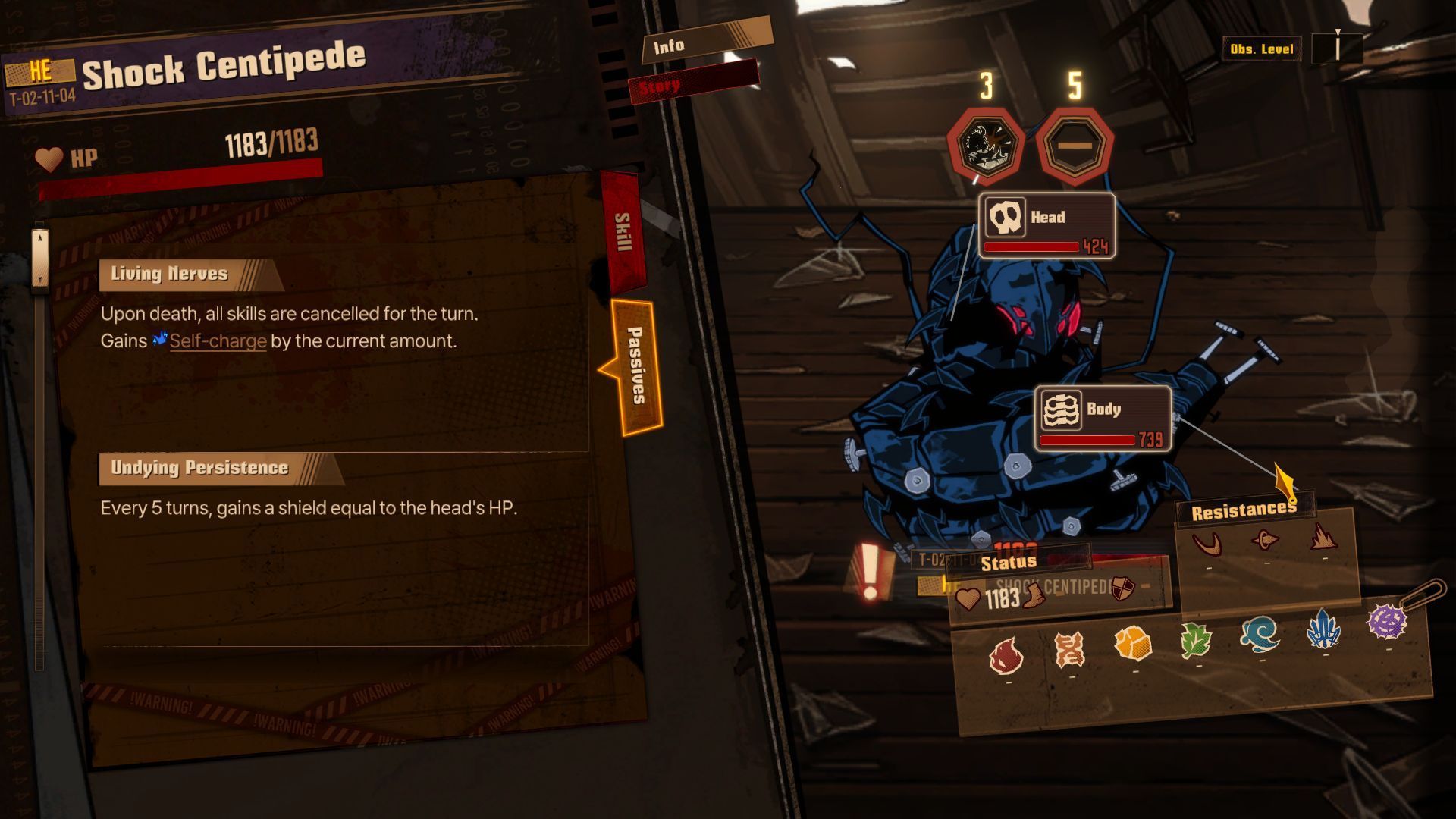Screen dimensions: 1456x819
Task: Select the Body part label
Action: [x=1103, y=418]
